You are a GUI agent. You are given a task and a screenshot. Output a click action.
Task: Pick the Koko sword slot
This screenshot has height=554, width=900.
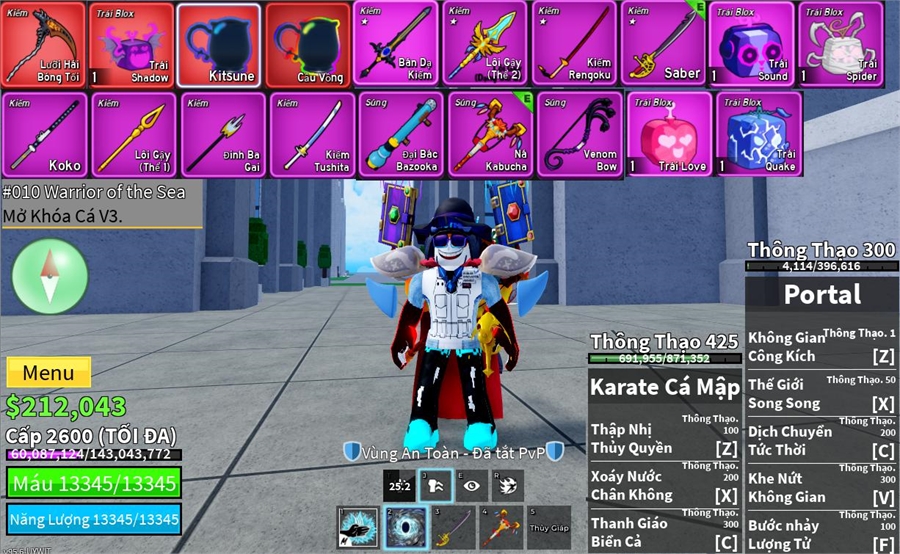[45, 134]
